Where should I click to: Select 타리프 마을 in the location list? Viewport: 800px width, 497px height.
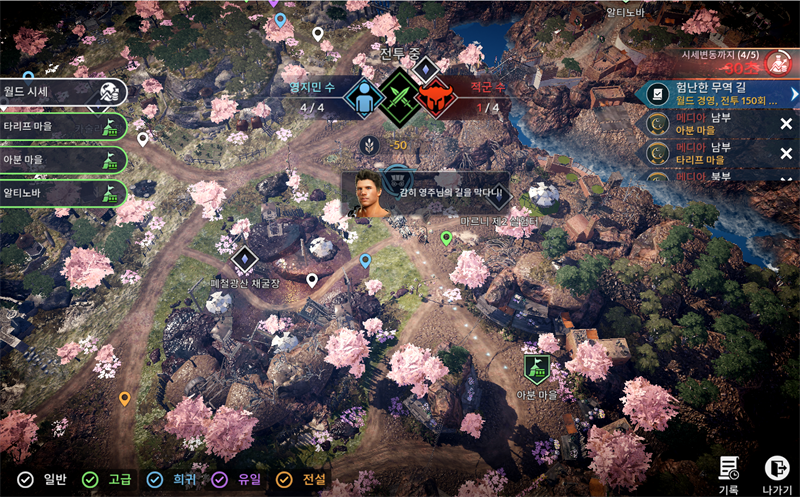click(62, 126)
